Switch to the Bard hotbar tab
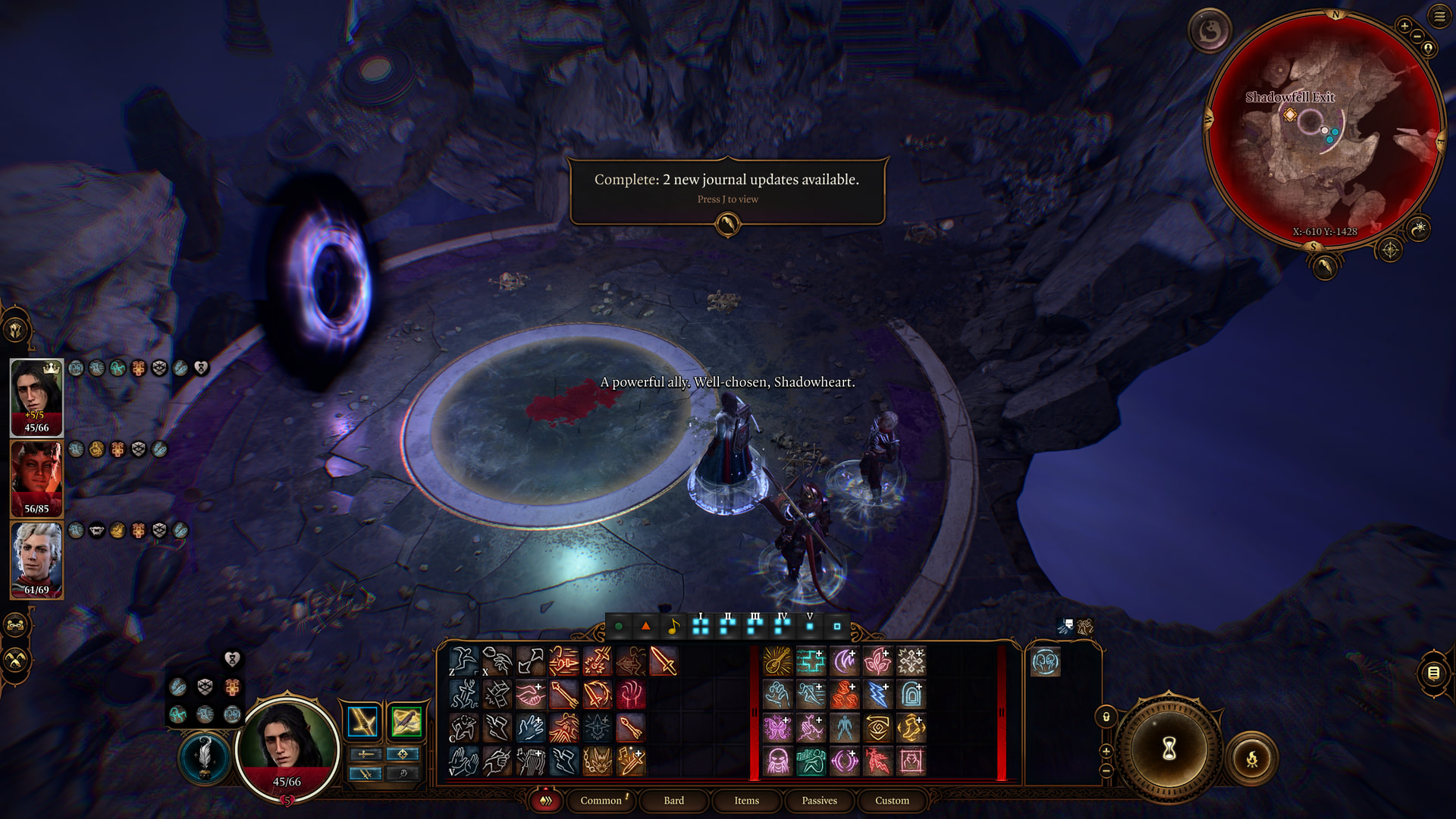The width and height of the screenshot is (1456, 819). pos(673,800)
